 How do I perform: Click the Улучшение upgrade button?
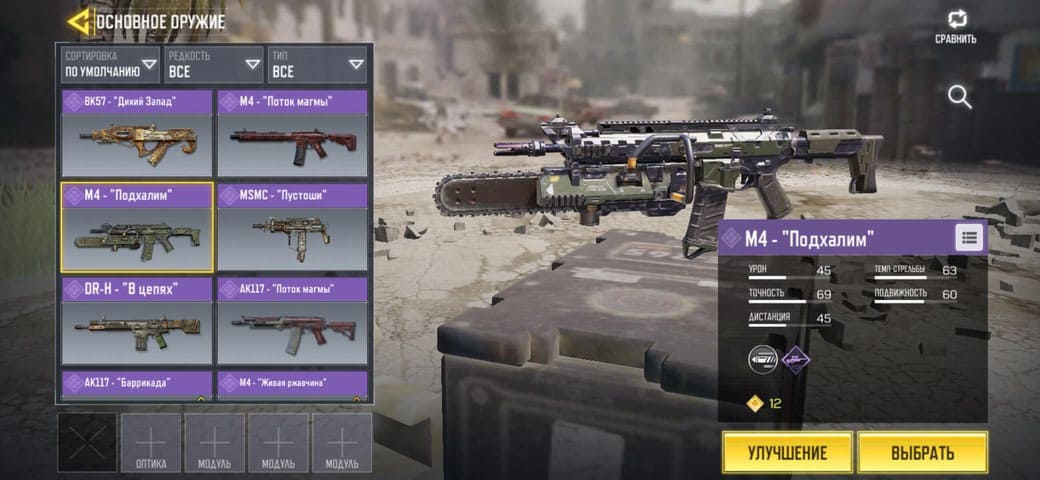[787, 452]
